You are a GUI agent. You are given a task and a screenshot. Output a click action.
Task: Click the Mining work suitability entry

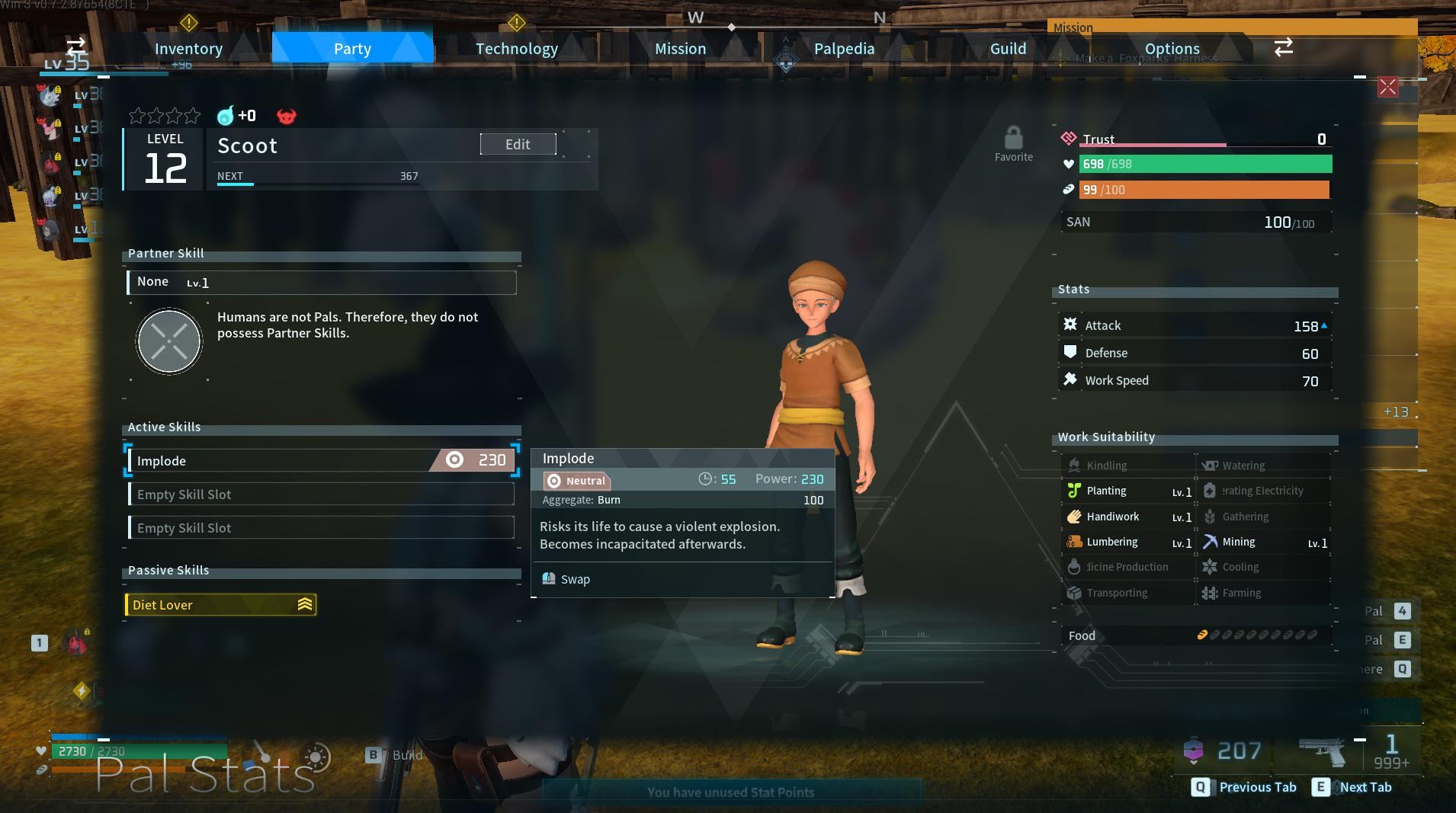pos(1265,542)
